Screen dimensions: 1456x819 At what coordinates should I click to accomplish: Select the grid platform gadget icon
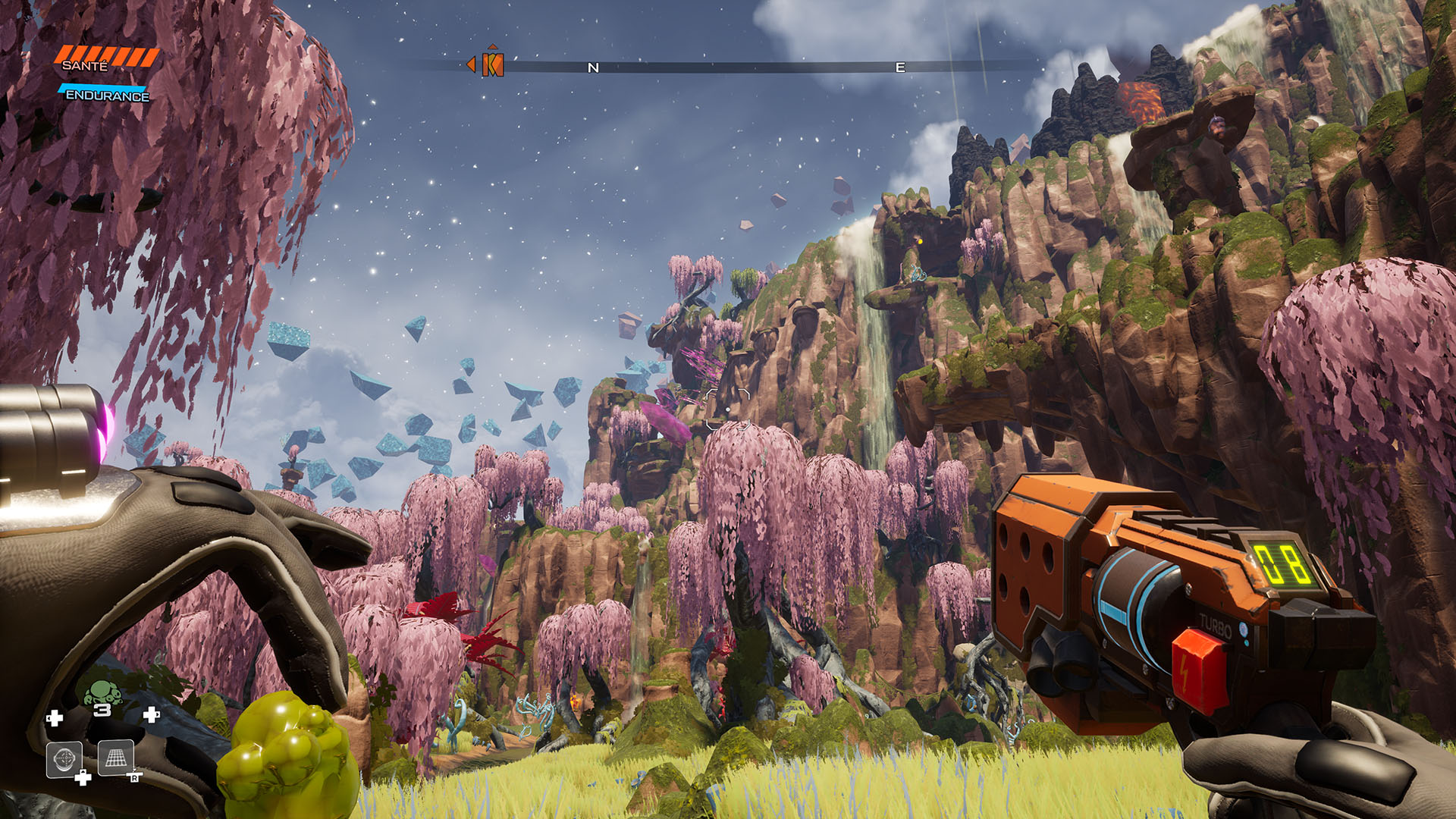coord(115,758)
